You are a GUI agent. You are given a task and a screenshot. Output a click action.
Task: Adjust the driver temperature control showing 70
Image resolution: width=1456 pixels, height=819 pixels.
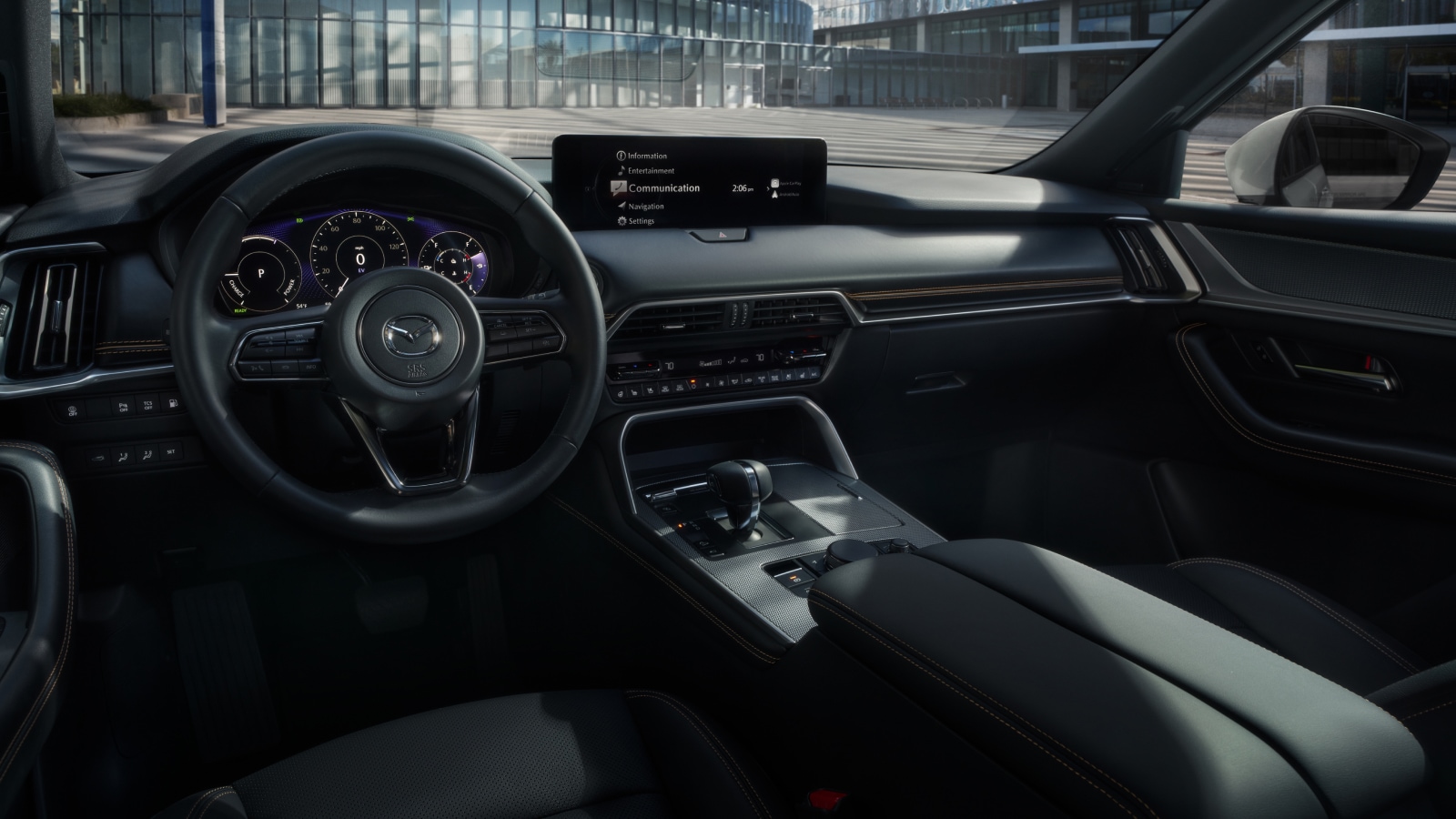pos(669,366)
